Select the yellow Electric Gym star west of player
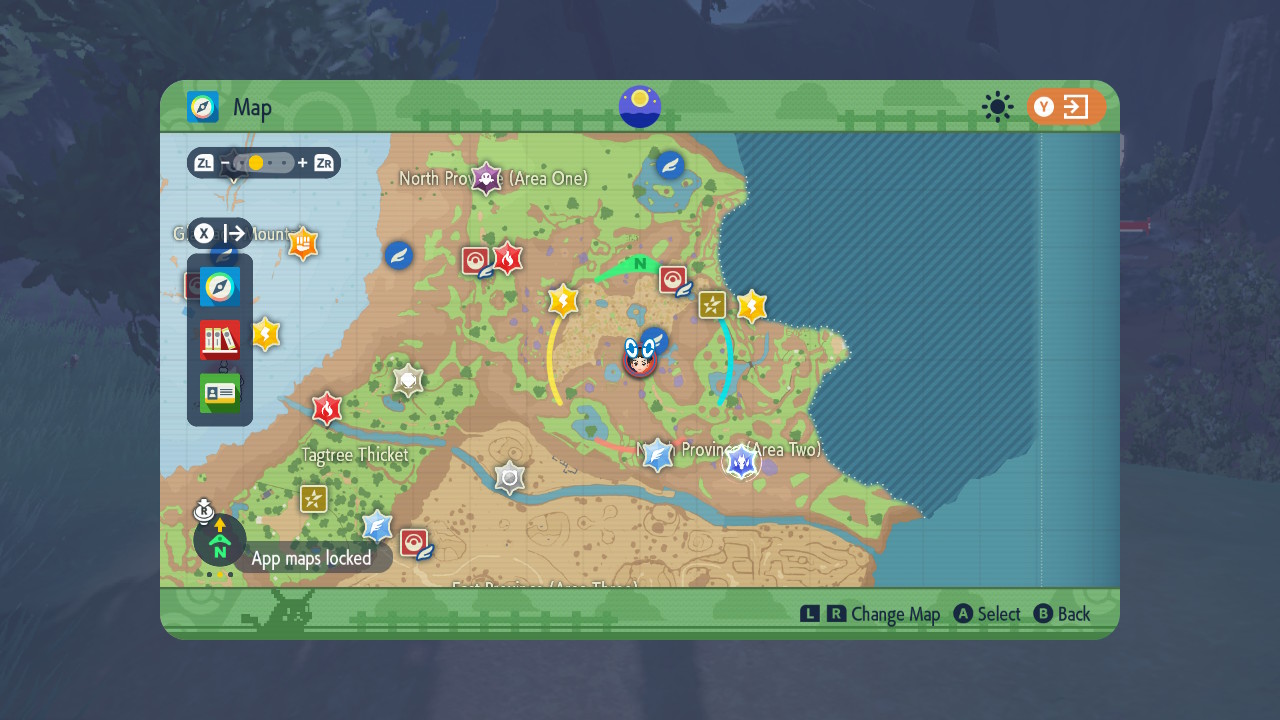This screenshot has width=1280, height=720. (x=562, y=301)
